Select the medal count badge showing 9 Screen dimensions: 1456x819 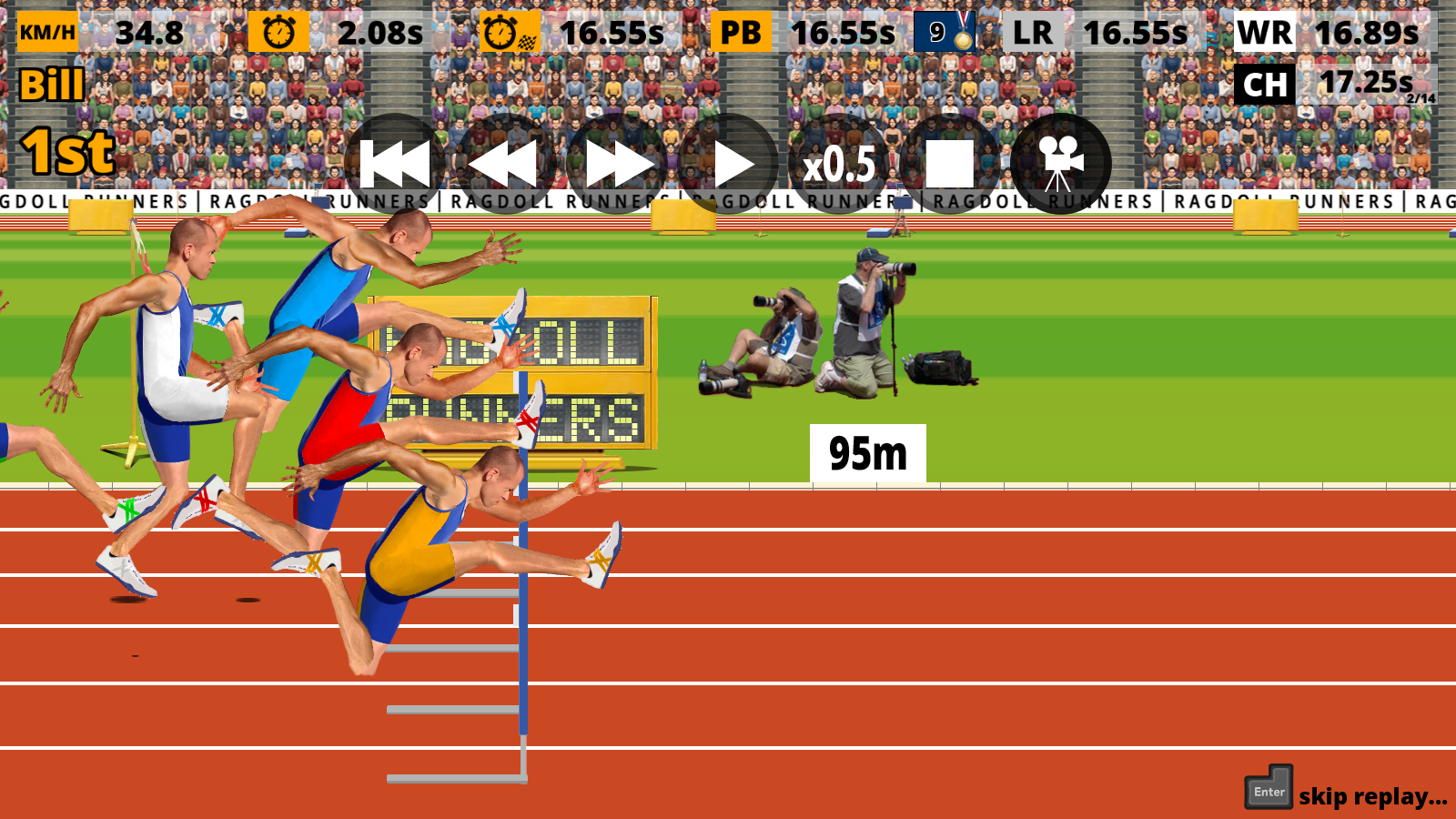click(x=946, y=31)
